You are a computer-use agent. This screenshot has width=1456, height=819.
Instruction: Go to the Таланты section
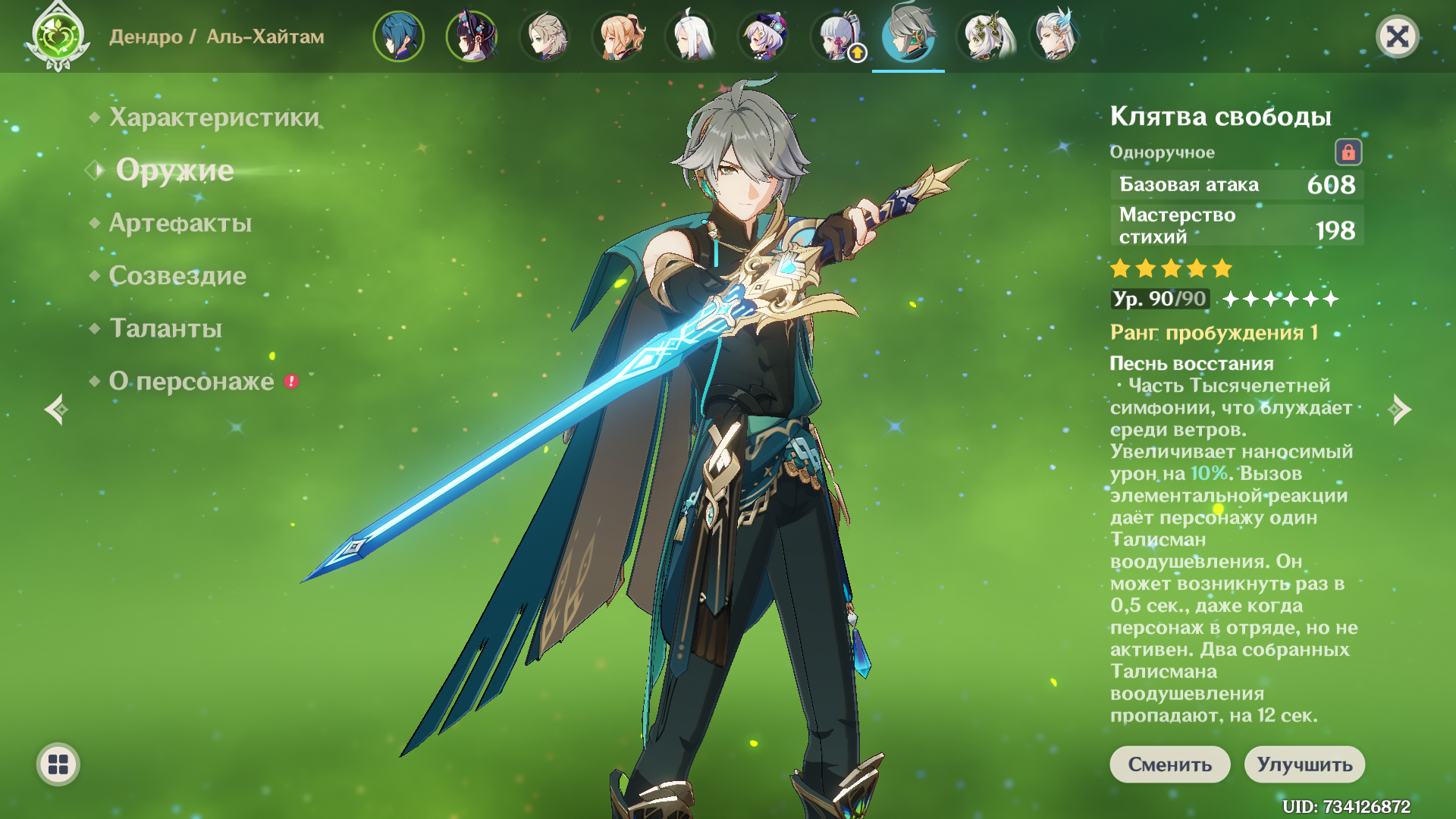[x=165, y=328]
